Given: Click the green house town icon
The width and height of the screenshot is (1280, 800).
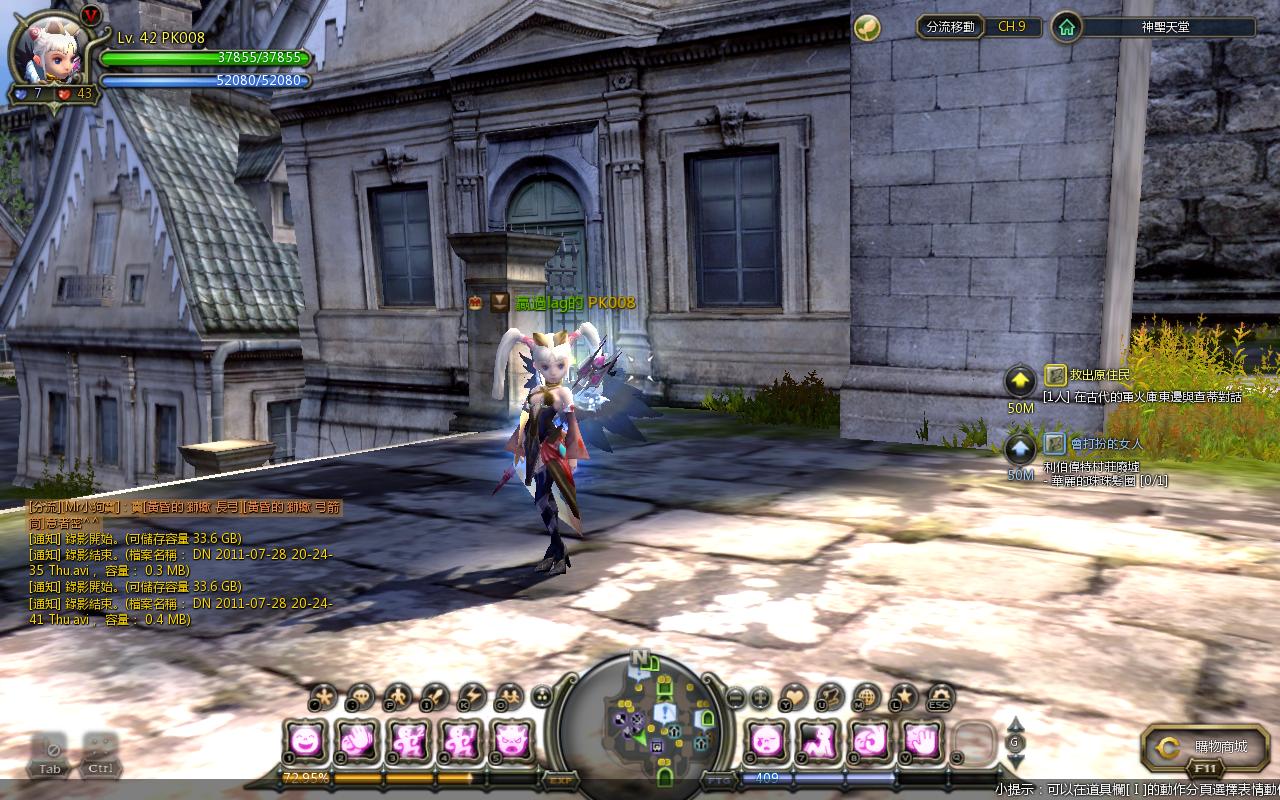Looking at the screenshot, I should [1067, 27].
